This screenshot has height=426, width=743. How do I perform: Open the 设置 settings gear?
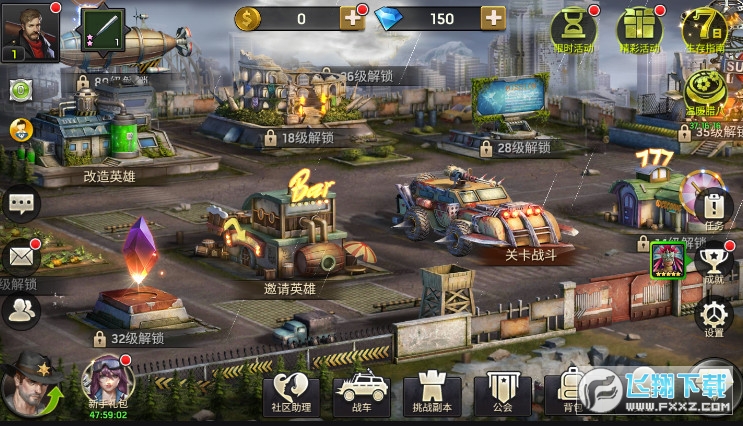712,315
